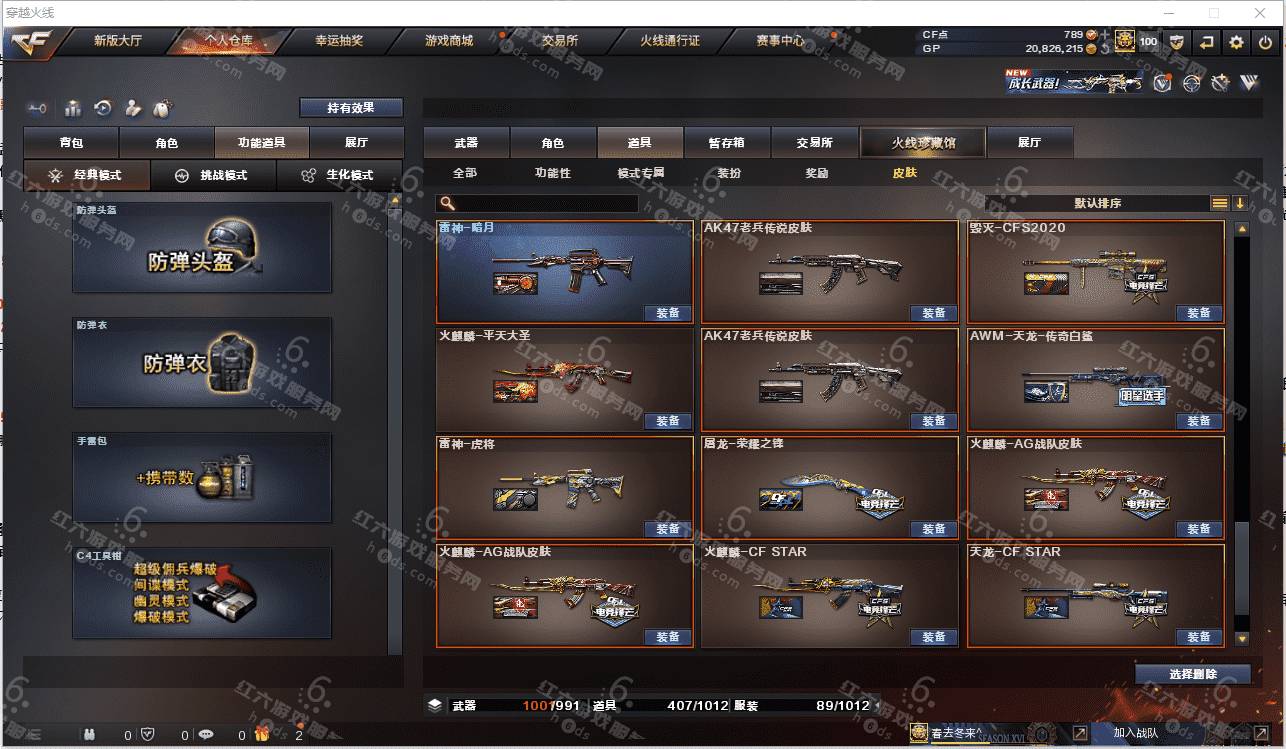Equip the 屠龙-荣耀之锋 skin
The height and width of the screenshot is (749, 1286).
click(933, 529)
